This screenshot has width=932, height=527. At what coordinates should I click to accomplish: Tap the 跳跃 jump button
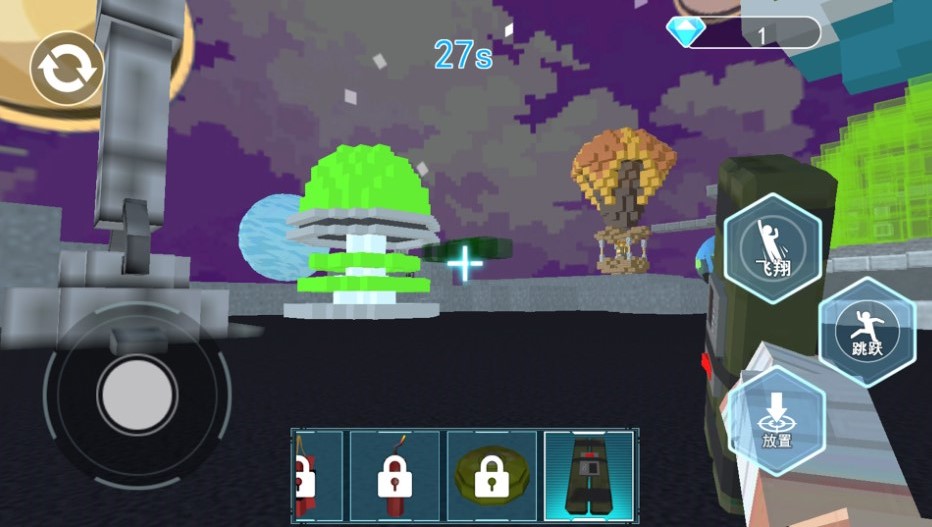click(866, 333)
